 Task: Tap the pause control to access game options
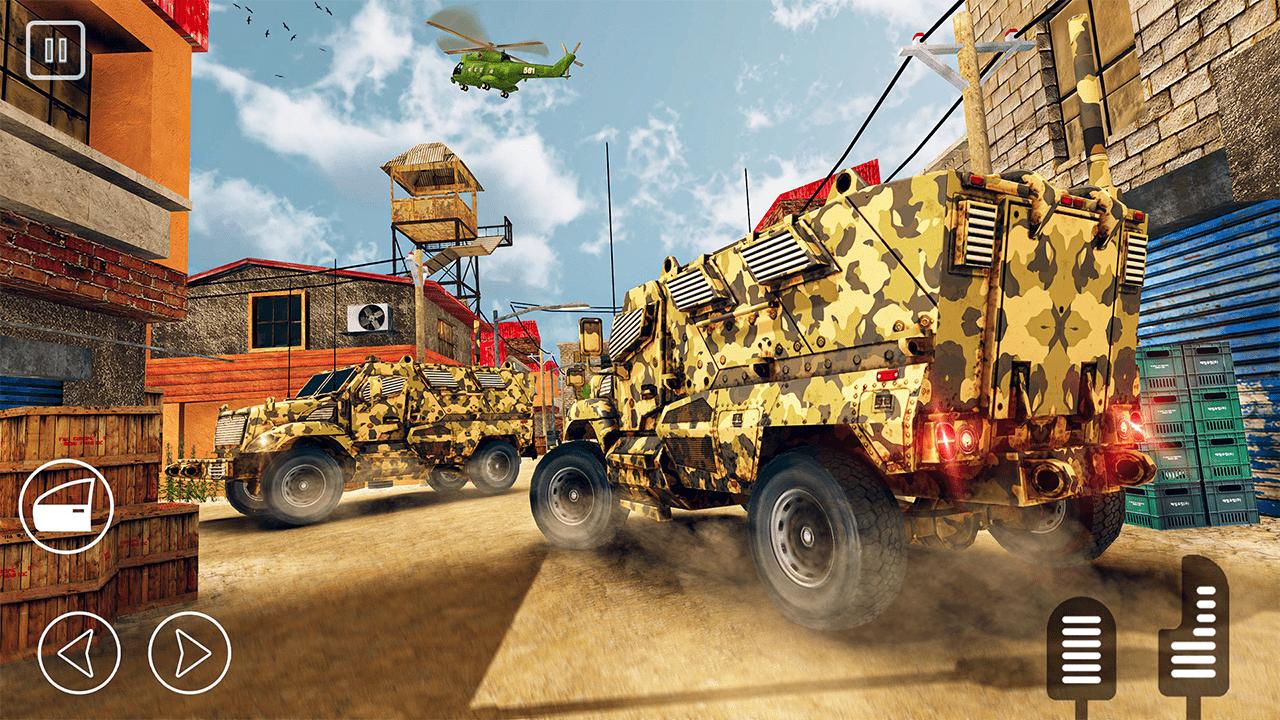[57, 52]
